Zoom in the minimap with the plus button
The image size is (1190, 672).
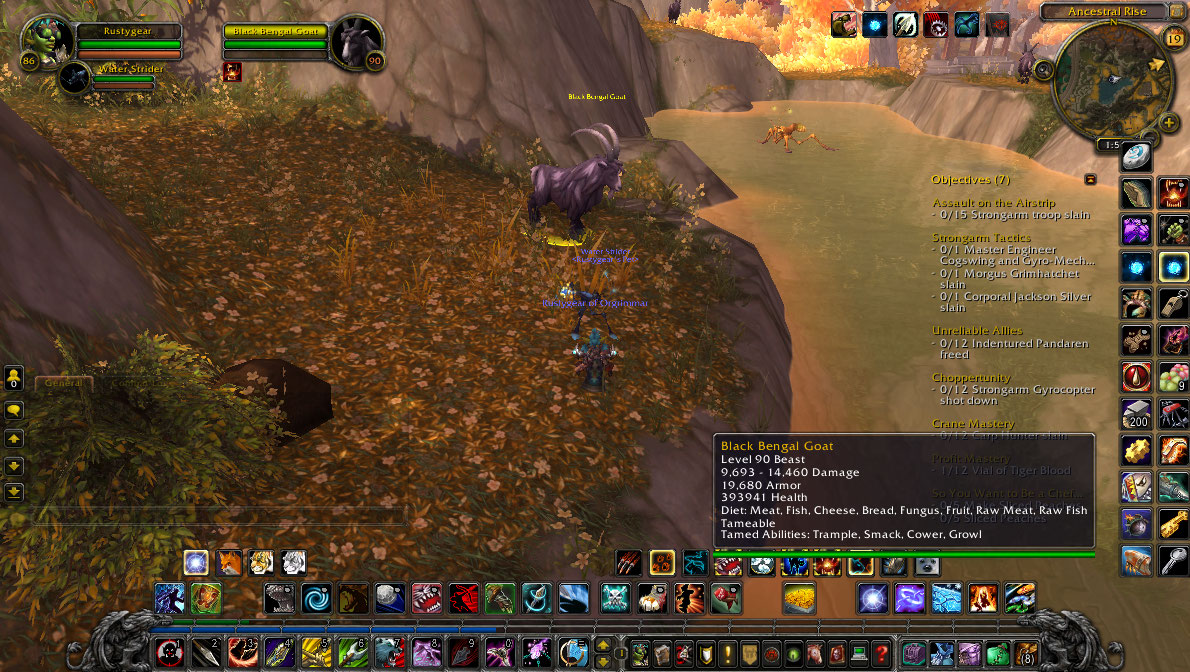point(1170,123)
